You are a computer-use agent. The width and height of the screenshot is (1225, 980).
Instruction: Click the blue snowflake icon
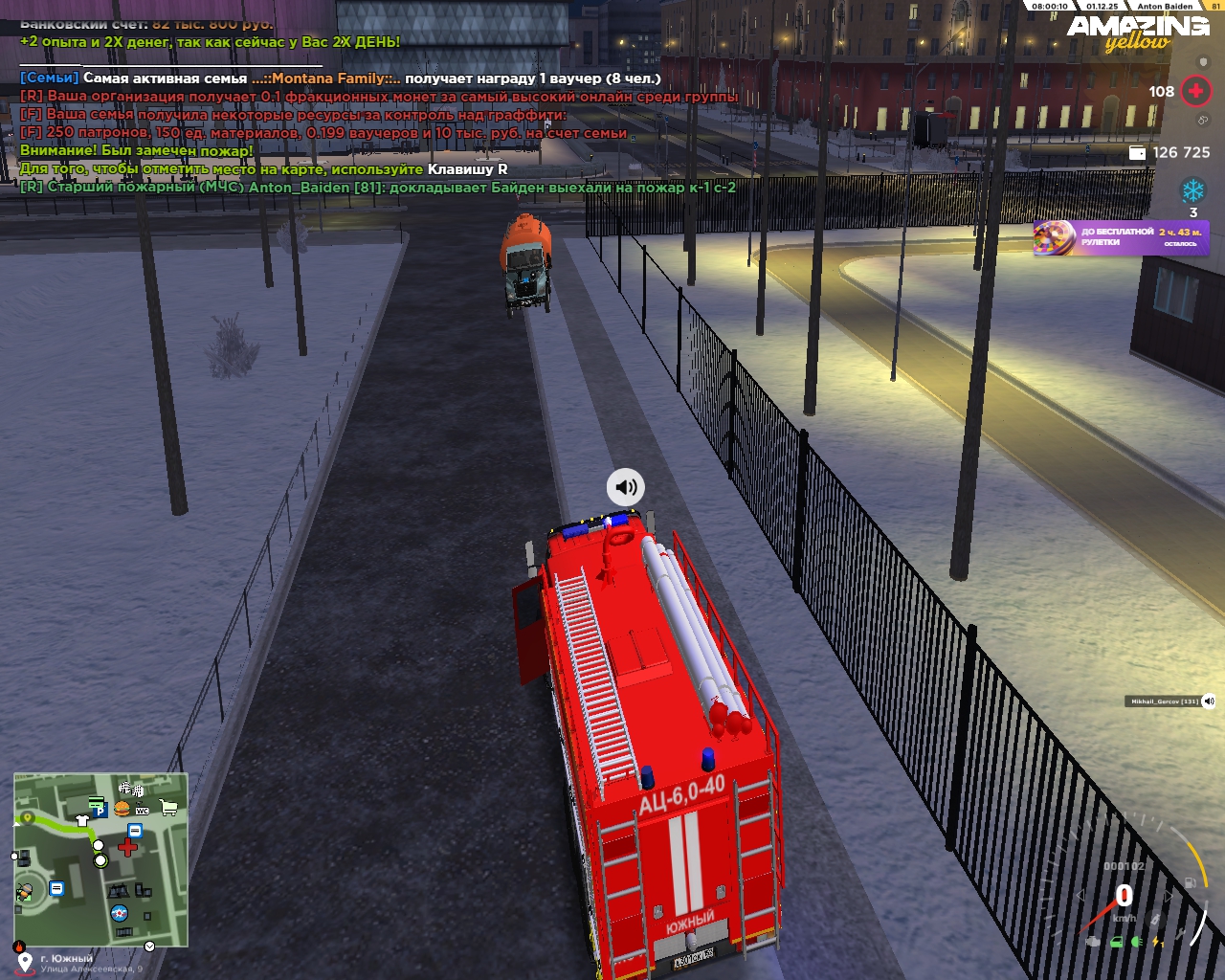click(x=1193, y=190)
